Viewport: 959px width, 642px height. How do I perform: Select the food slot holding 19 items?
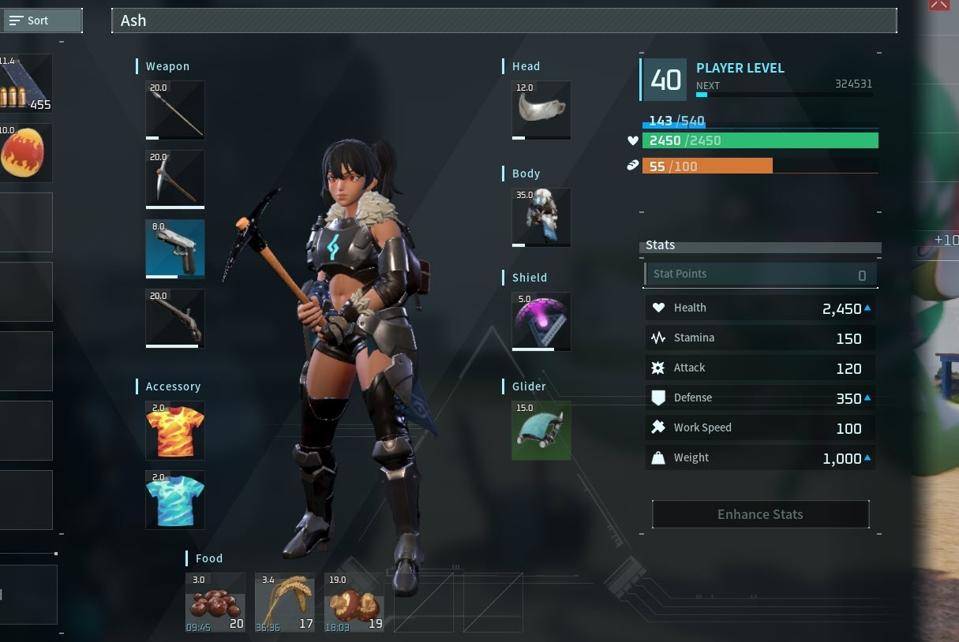(x=354, y=602)
